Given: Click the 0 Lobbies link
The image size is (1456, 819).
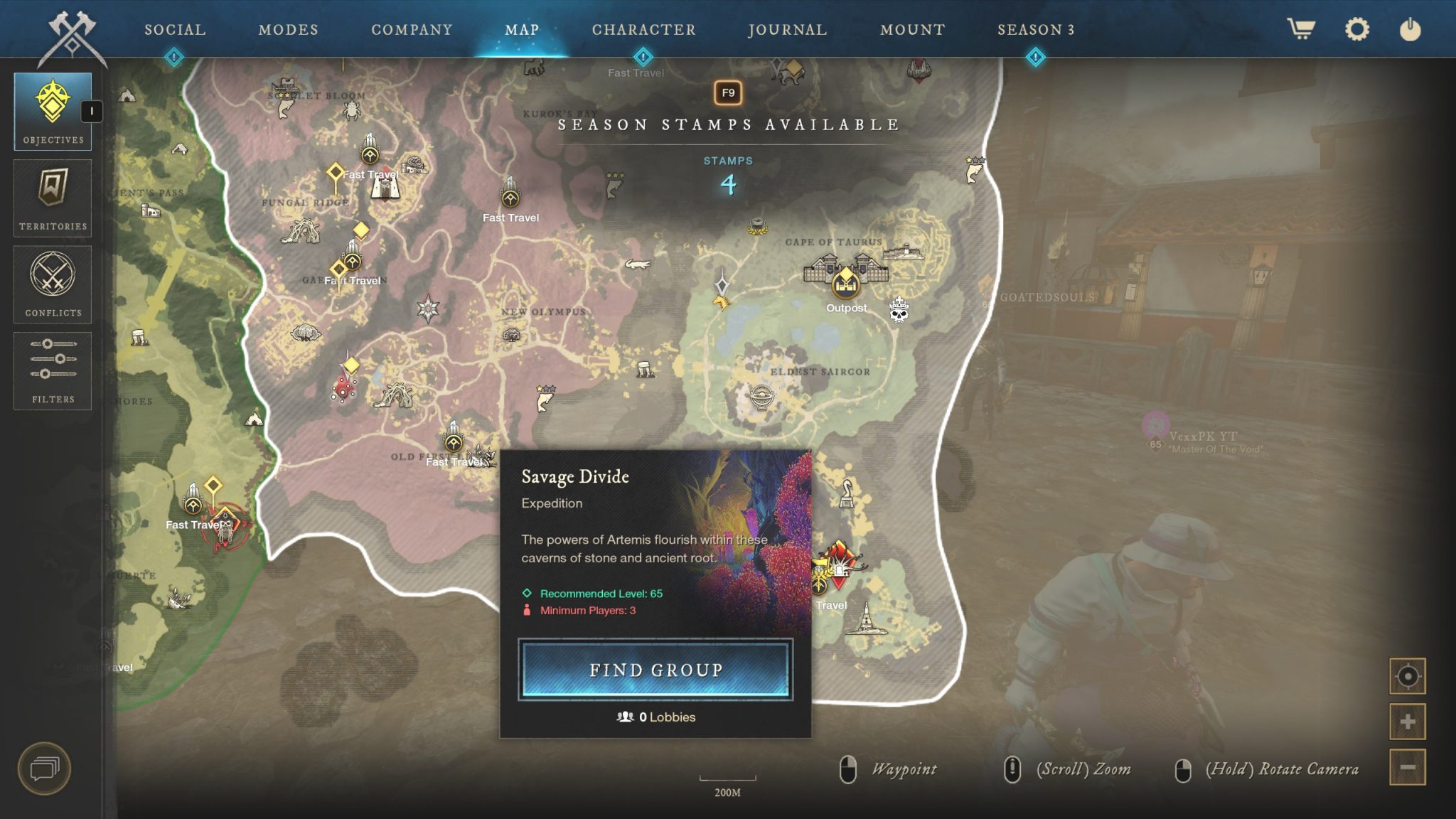Looking at the screenshot, I should coord(656,717).
